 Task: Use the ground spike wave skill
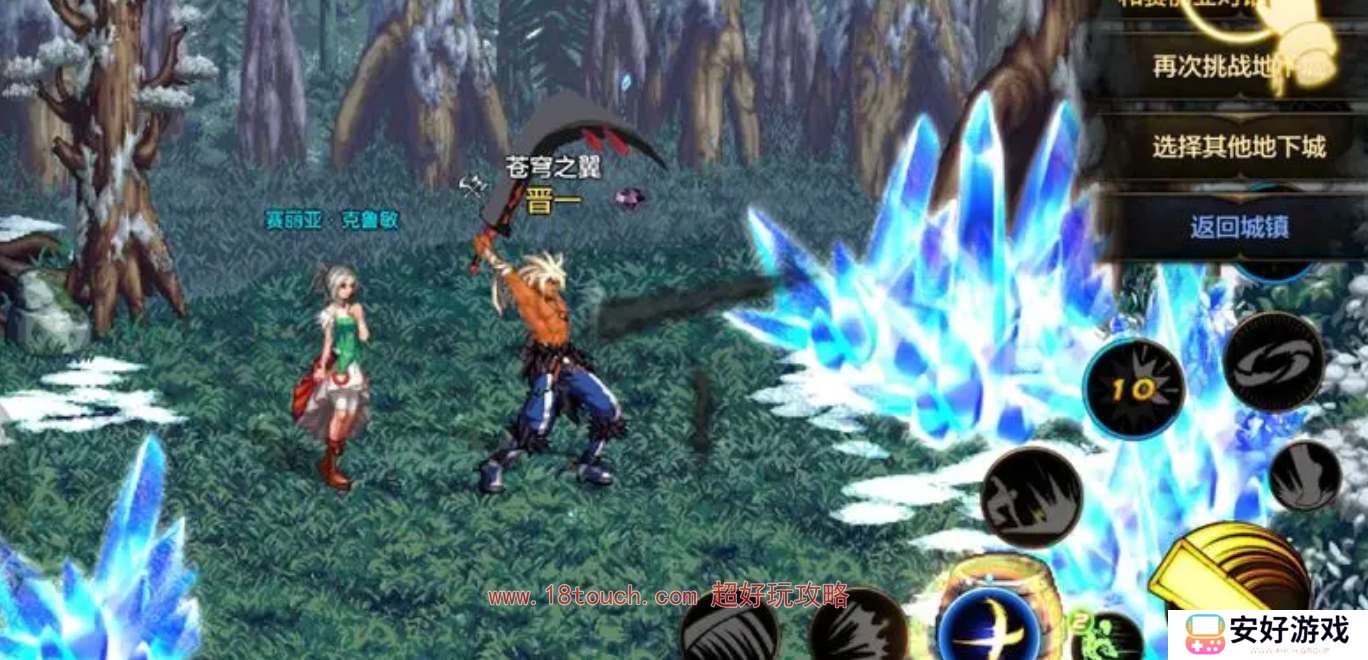[1031, 497]
